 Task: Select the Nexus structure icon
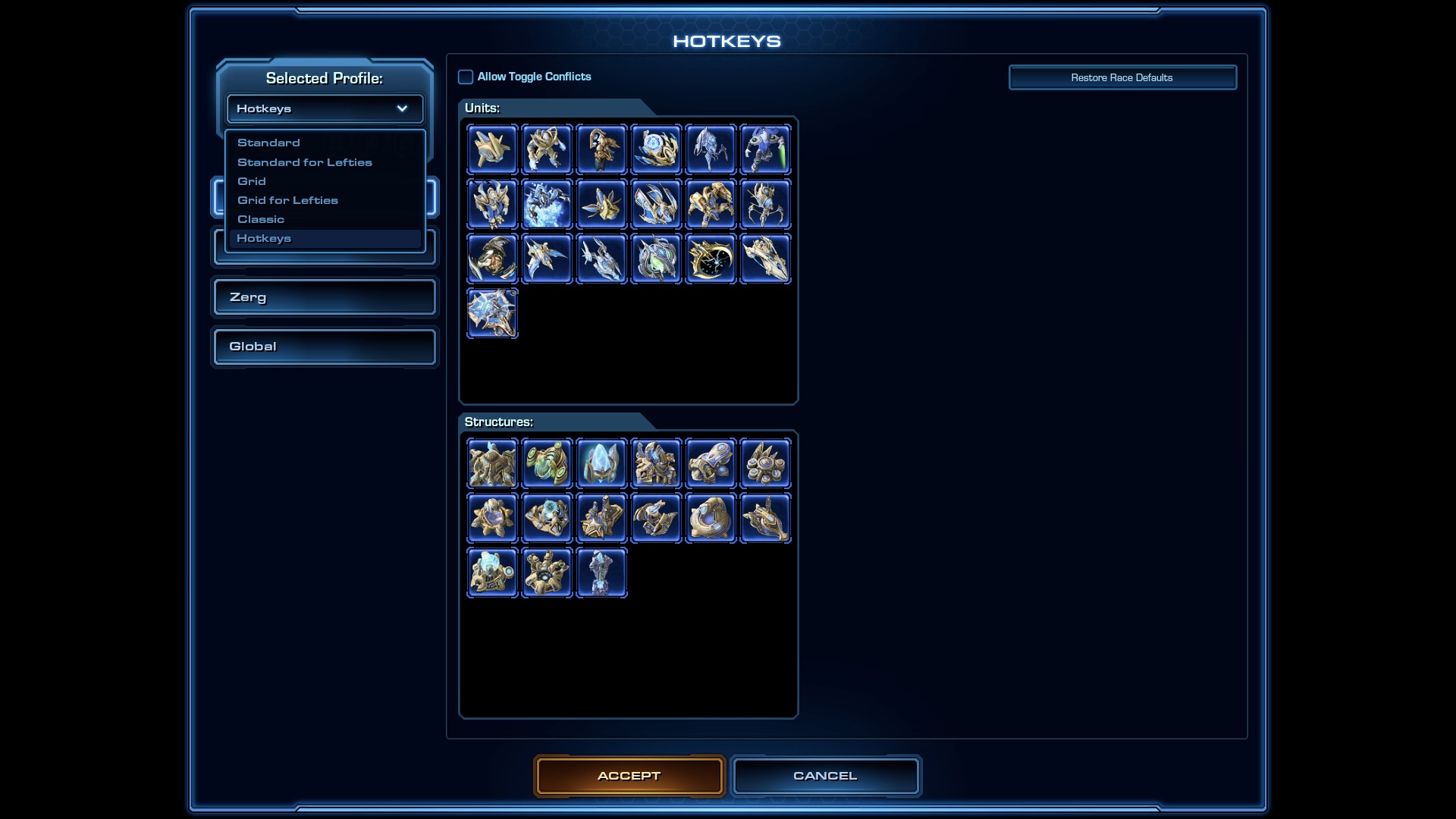pyautogui.click(x=493, y=463)
